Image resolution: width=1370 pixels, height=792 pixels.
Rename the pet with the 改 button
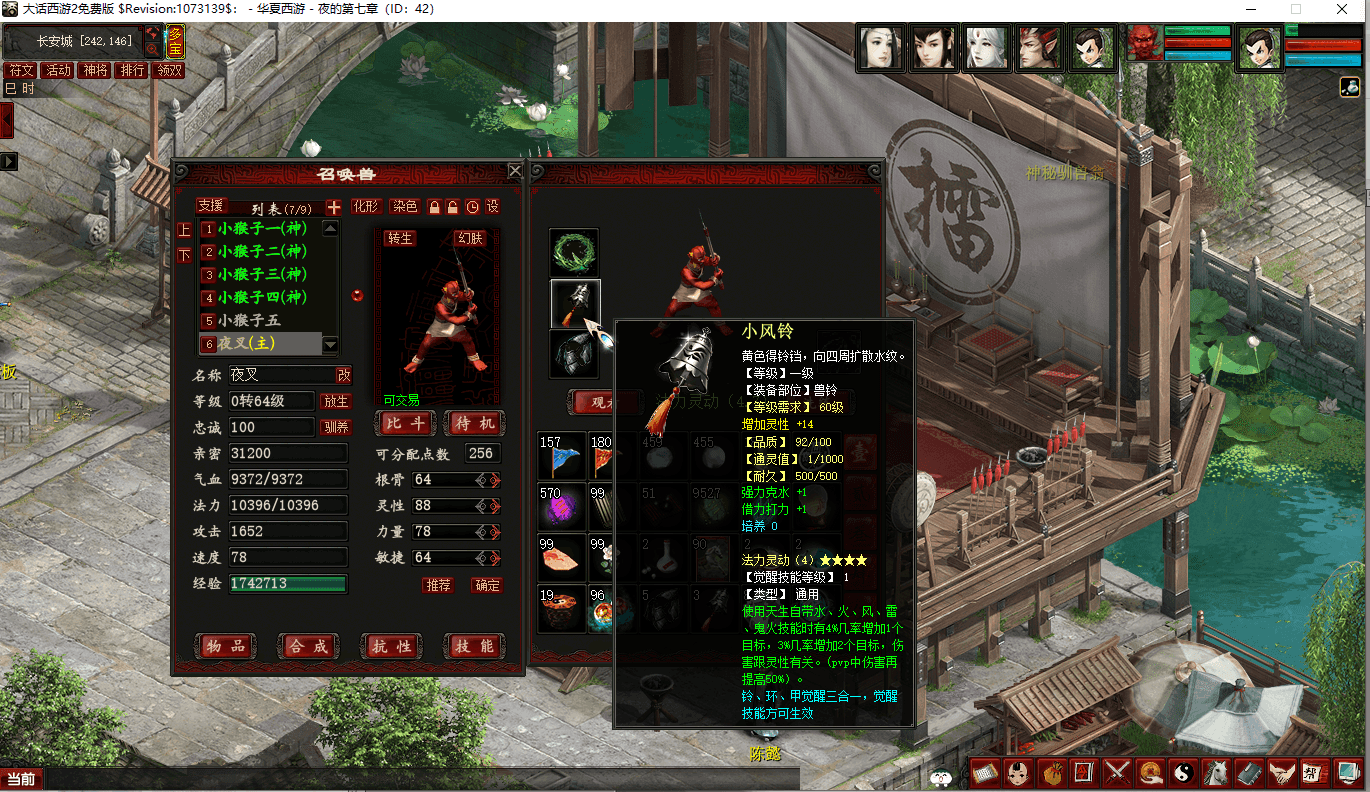click(343, 375)
